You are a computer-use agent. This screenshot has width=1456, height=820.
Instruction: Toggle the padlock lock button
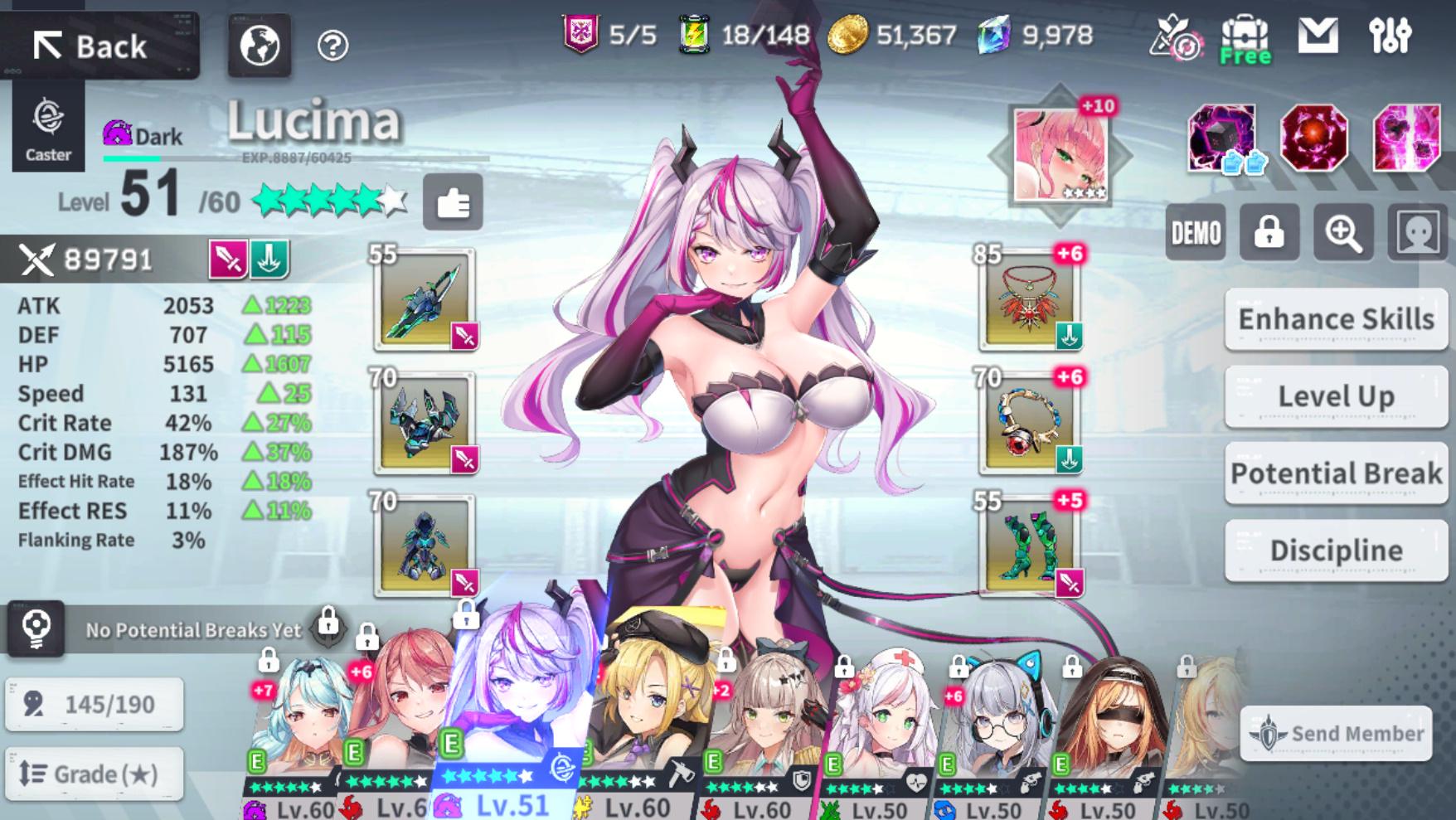click(x=1269, y=233)
